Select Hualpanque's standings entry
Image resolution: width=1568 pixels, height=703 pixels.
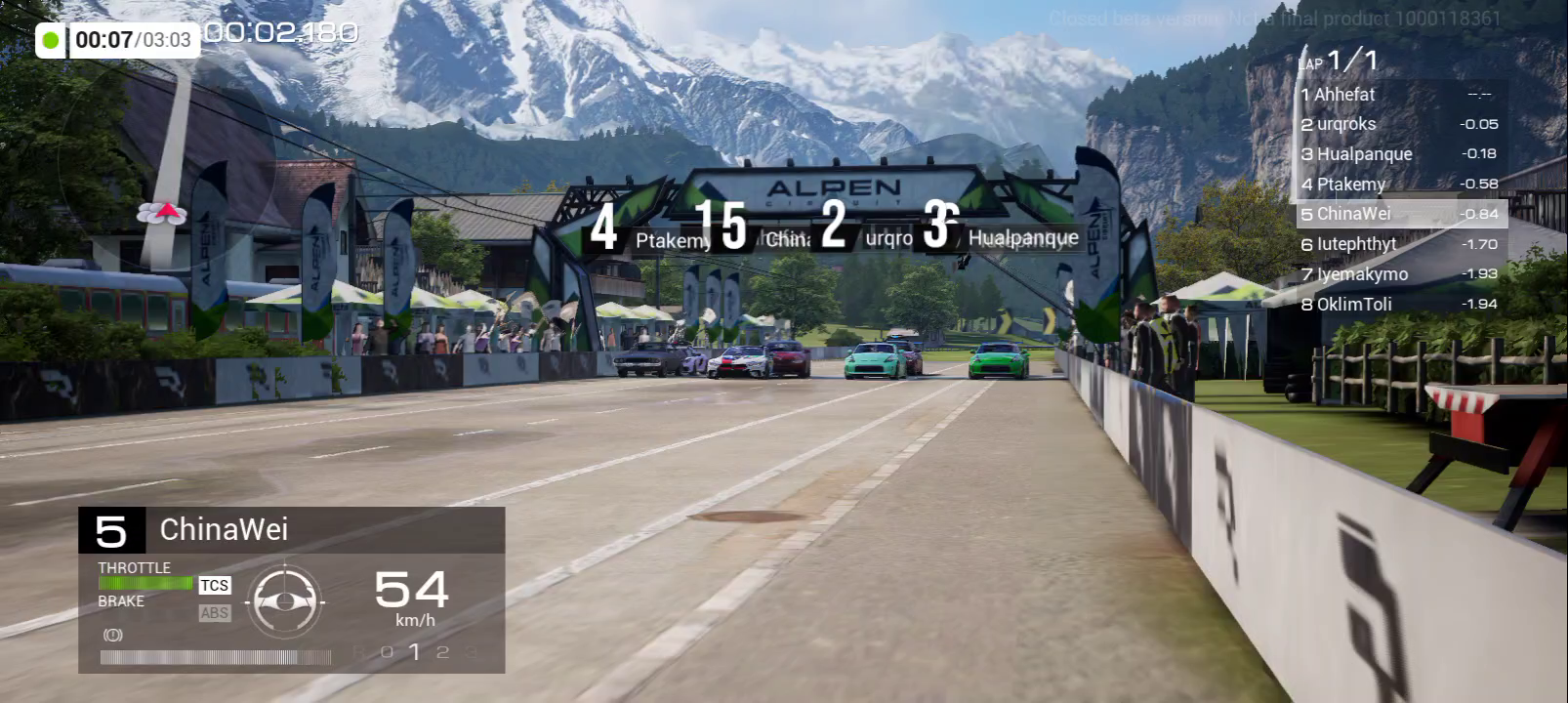click(1399, 154)
